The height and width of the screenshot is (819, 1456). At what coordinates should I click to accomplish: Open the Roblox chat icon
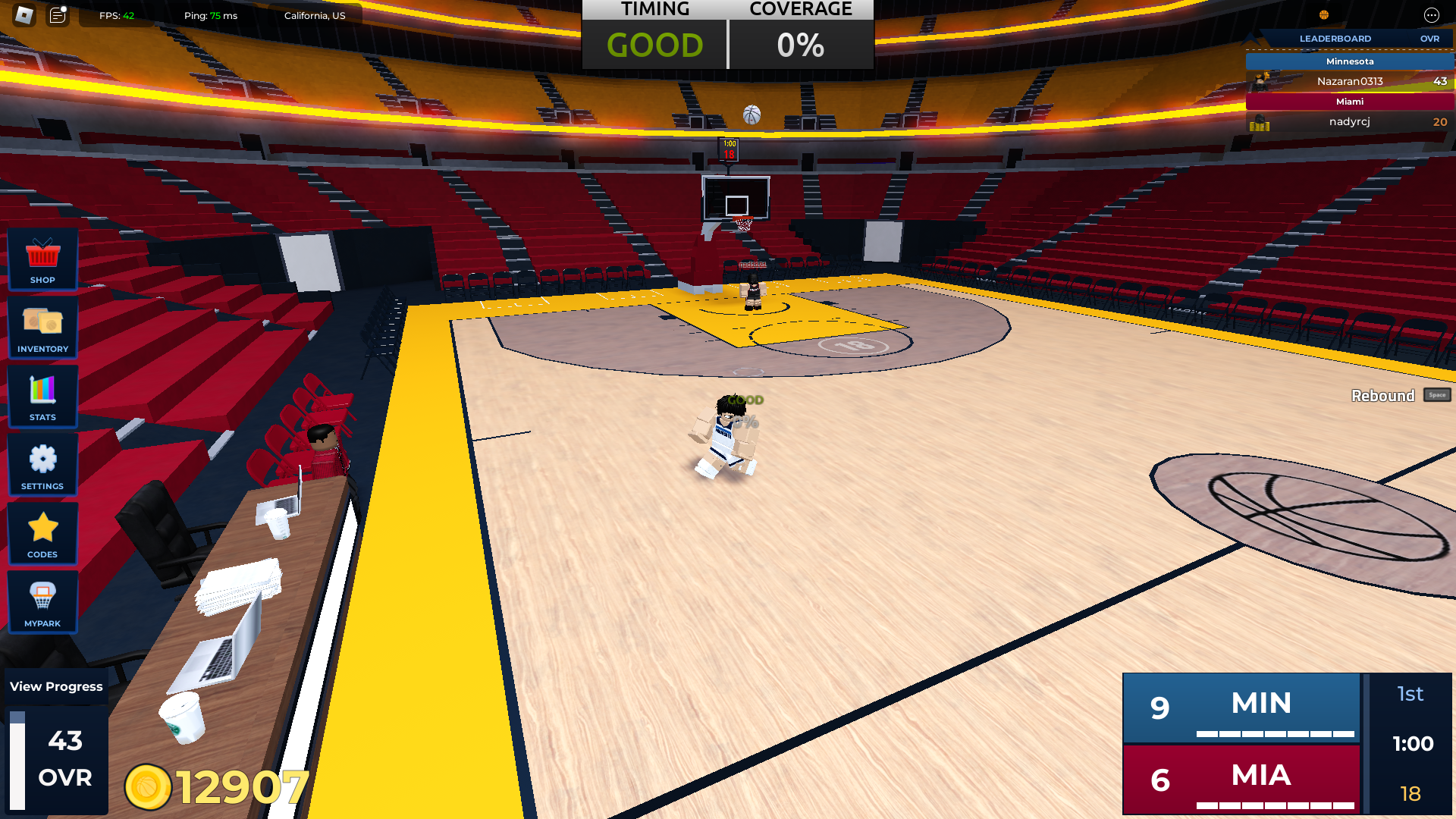pyautogui.click(x=58, y=15)
